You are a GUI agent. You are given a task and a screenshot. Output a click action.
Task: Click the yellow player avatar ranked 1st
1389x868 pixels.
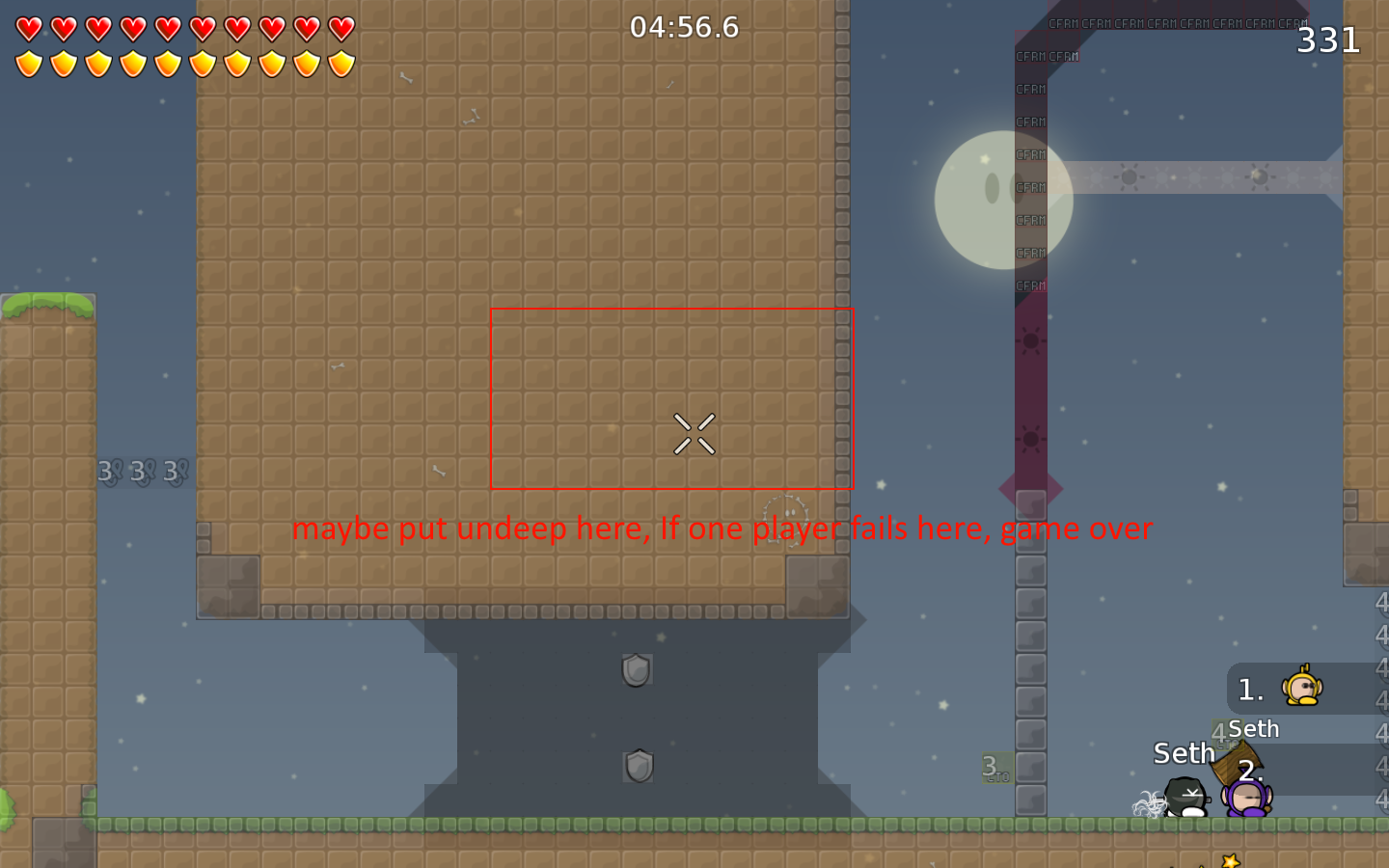coord(1304,688)
